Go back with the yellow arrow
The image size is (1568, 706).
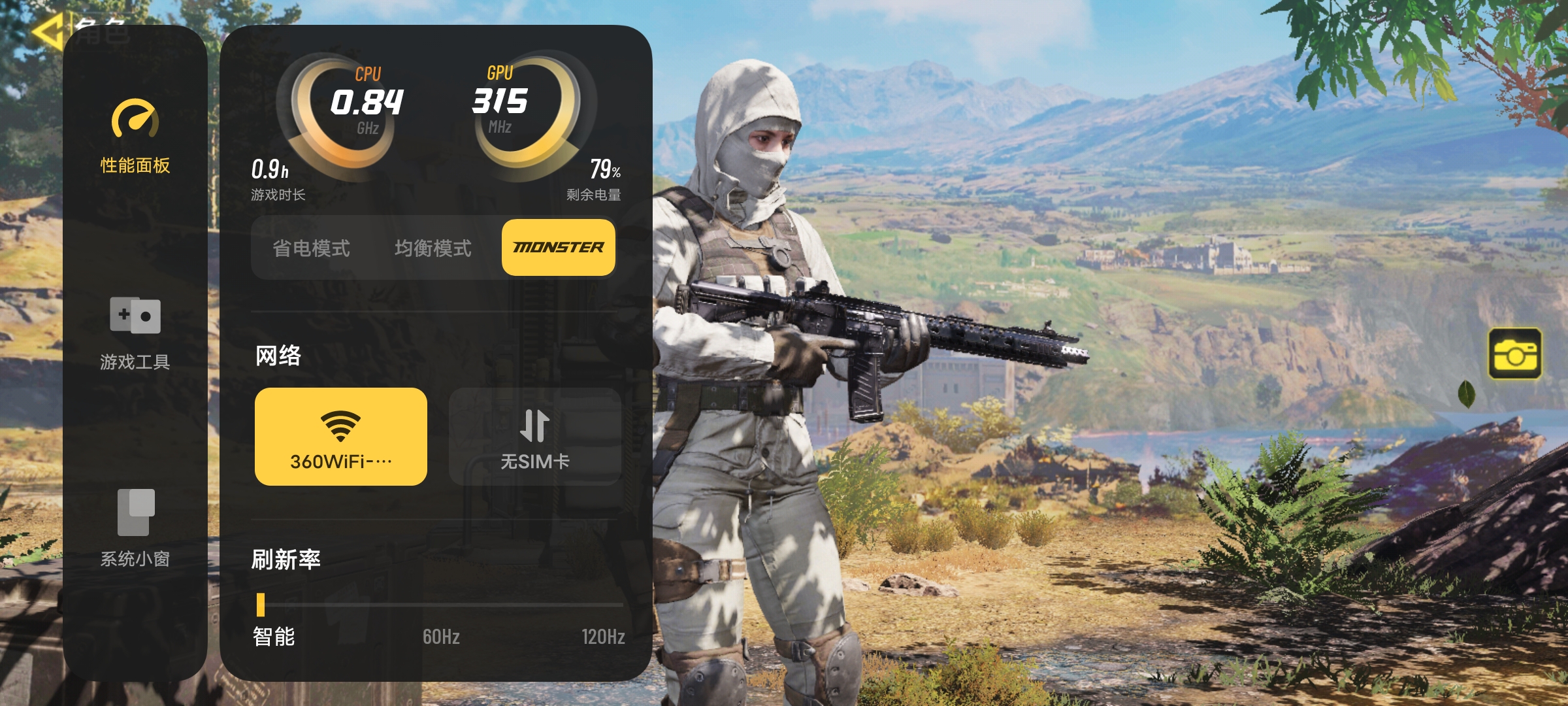pos(47,31)
